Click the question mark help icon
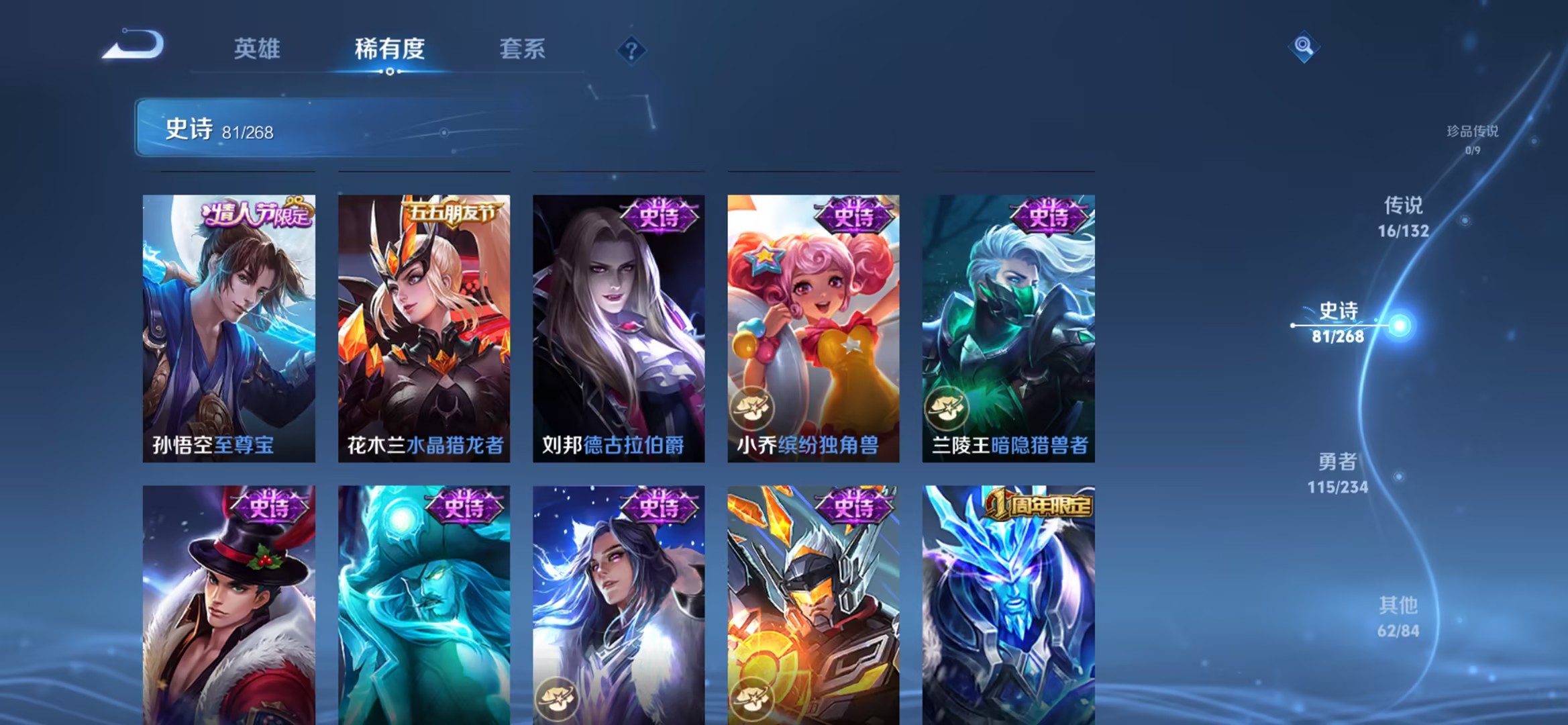This screenshot has width=1568, height=725. (629, 49)
